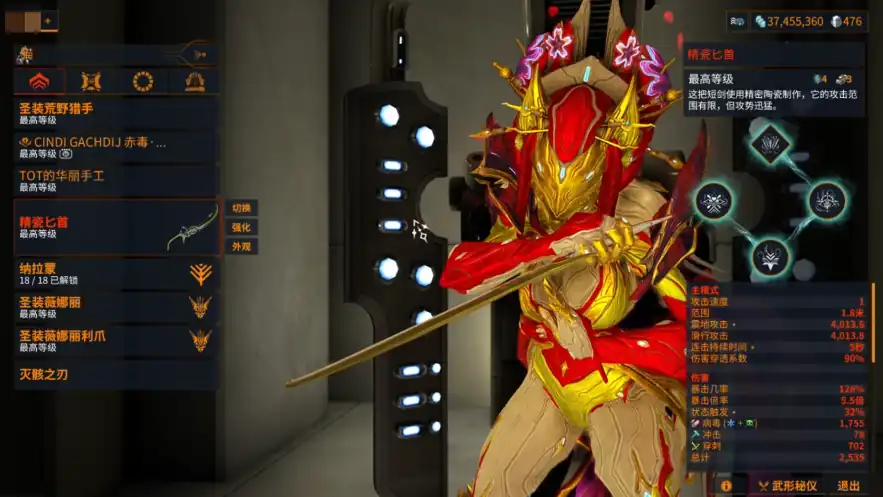This screenshot has height=497, width=883.
Task: Switch to the fourth loadout category tab
Action: (x=194, y=82)
